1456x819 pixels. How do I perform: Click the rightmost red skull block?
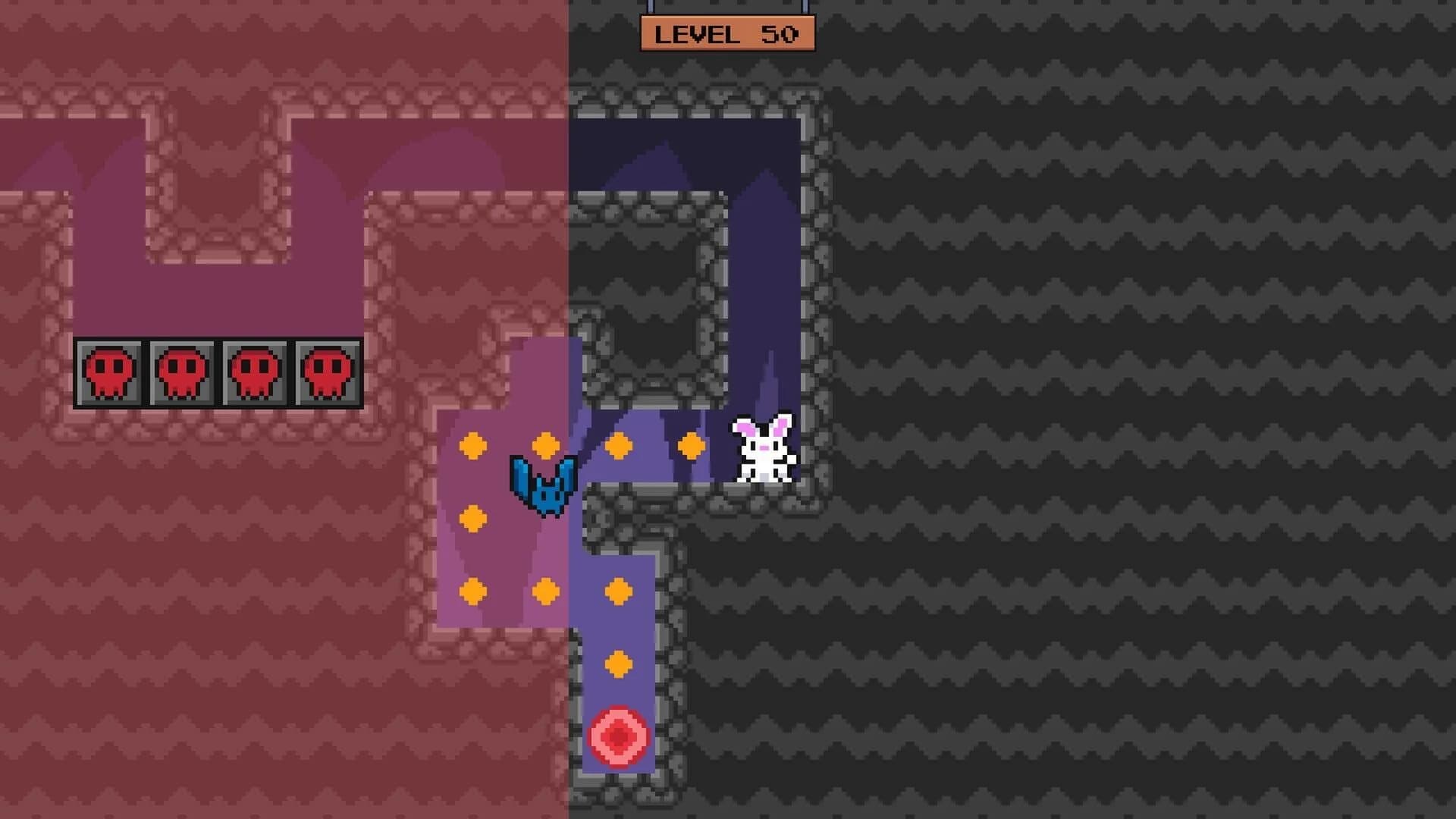pos(326,372)
